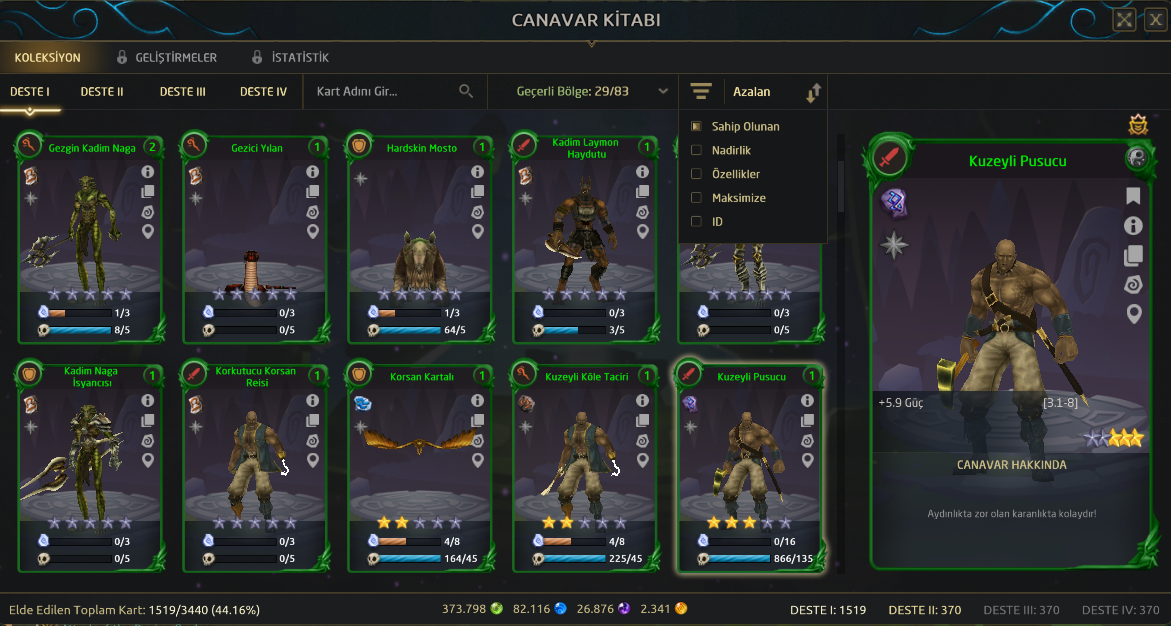Click the card name search field
The width and height of the screenshot is (1171, 626).
pos(385,92)
